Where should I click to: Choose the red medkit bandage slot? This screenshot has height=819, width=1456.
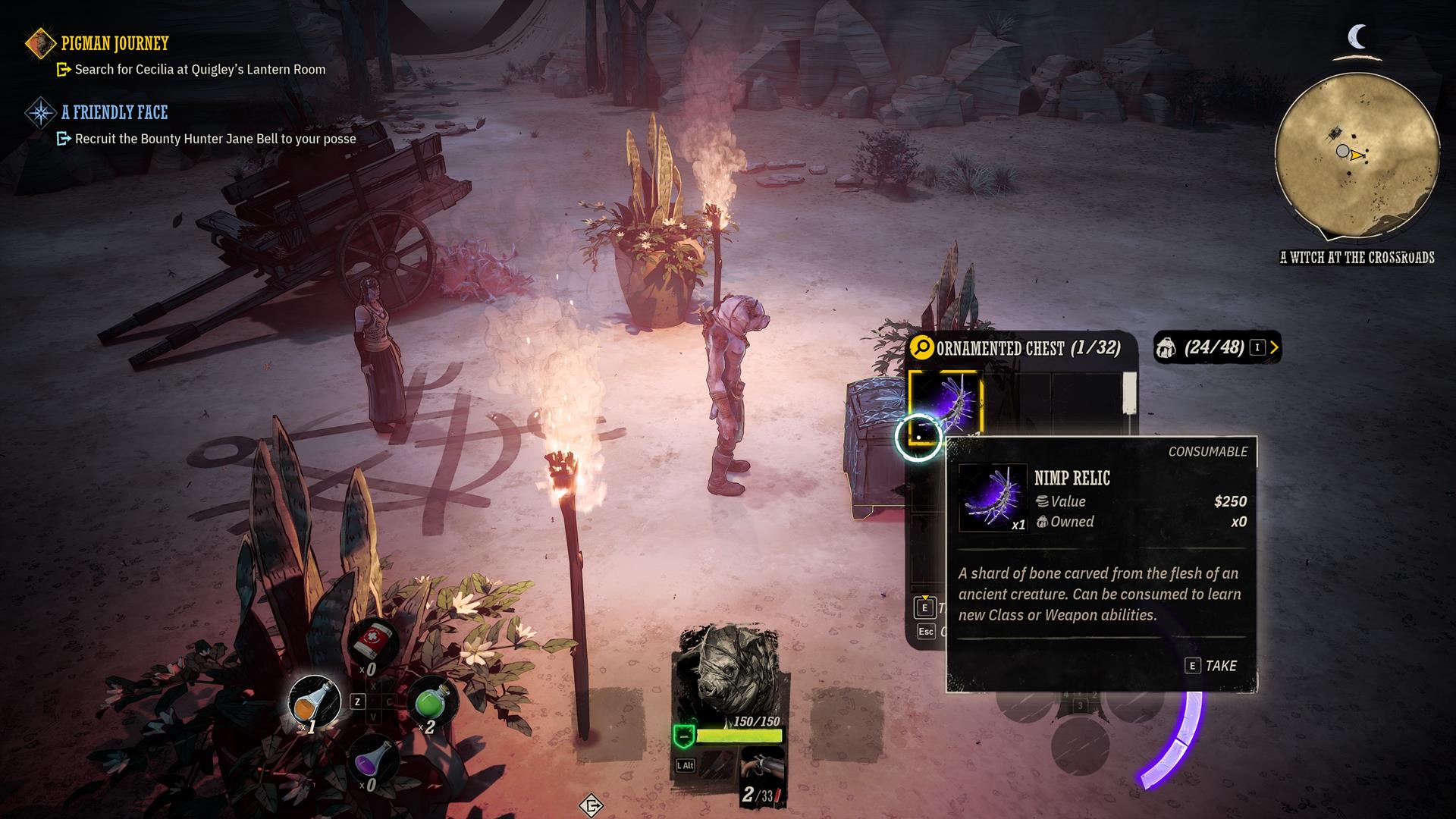[373, 643]
